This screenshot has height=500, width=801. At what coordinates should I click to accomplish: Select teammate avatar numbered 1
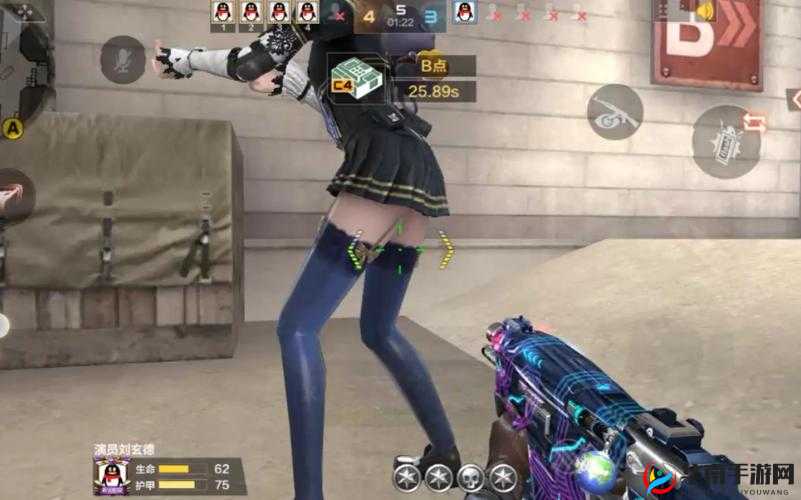(x=224, y=12)
